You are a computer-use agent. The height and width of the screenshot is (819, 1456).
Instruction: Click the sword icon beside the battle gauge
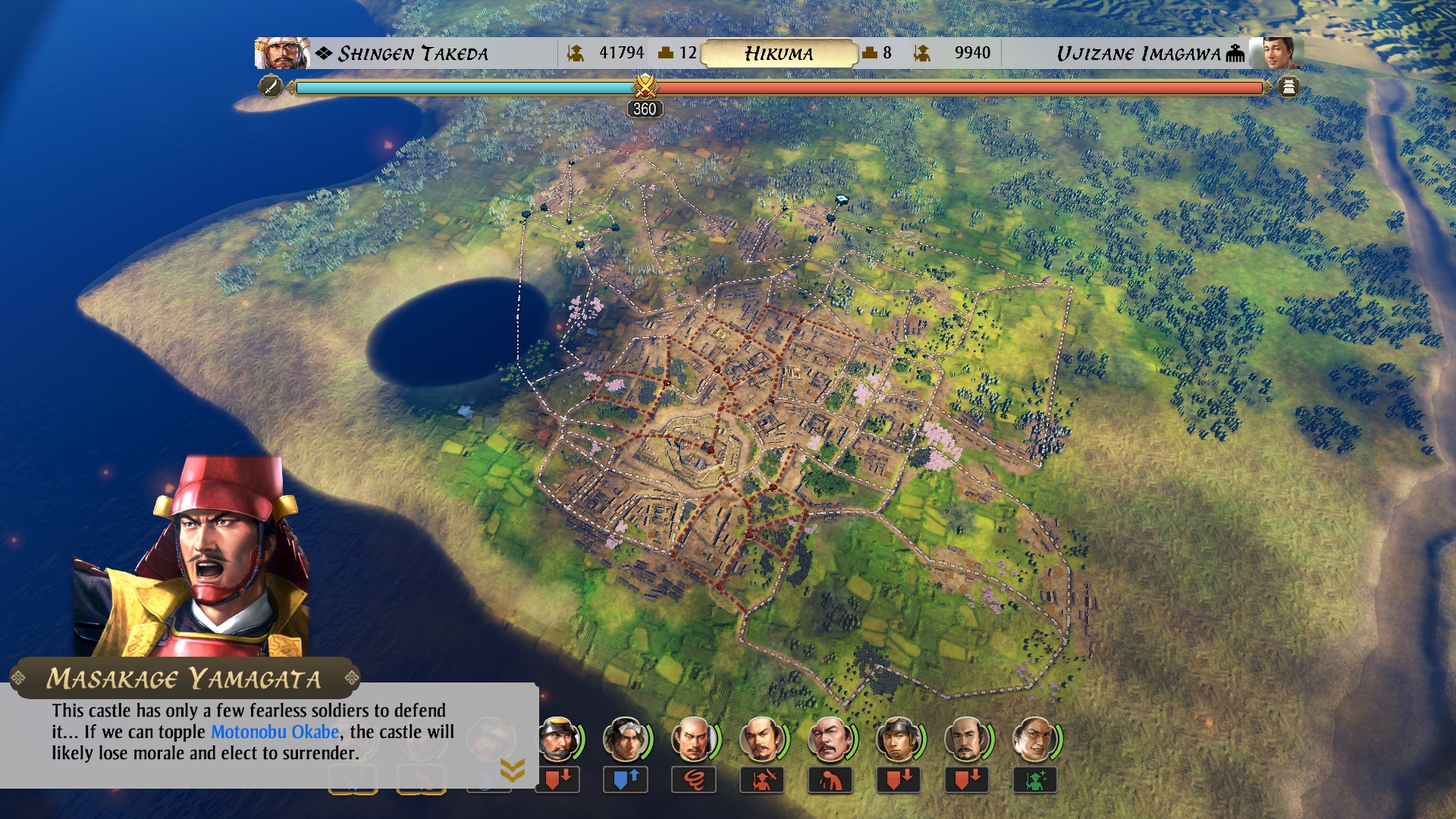click(x=271, y=86)
